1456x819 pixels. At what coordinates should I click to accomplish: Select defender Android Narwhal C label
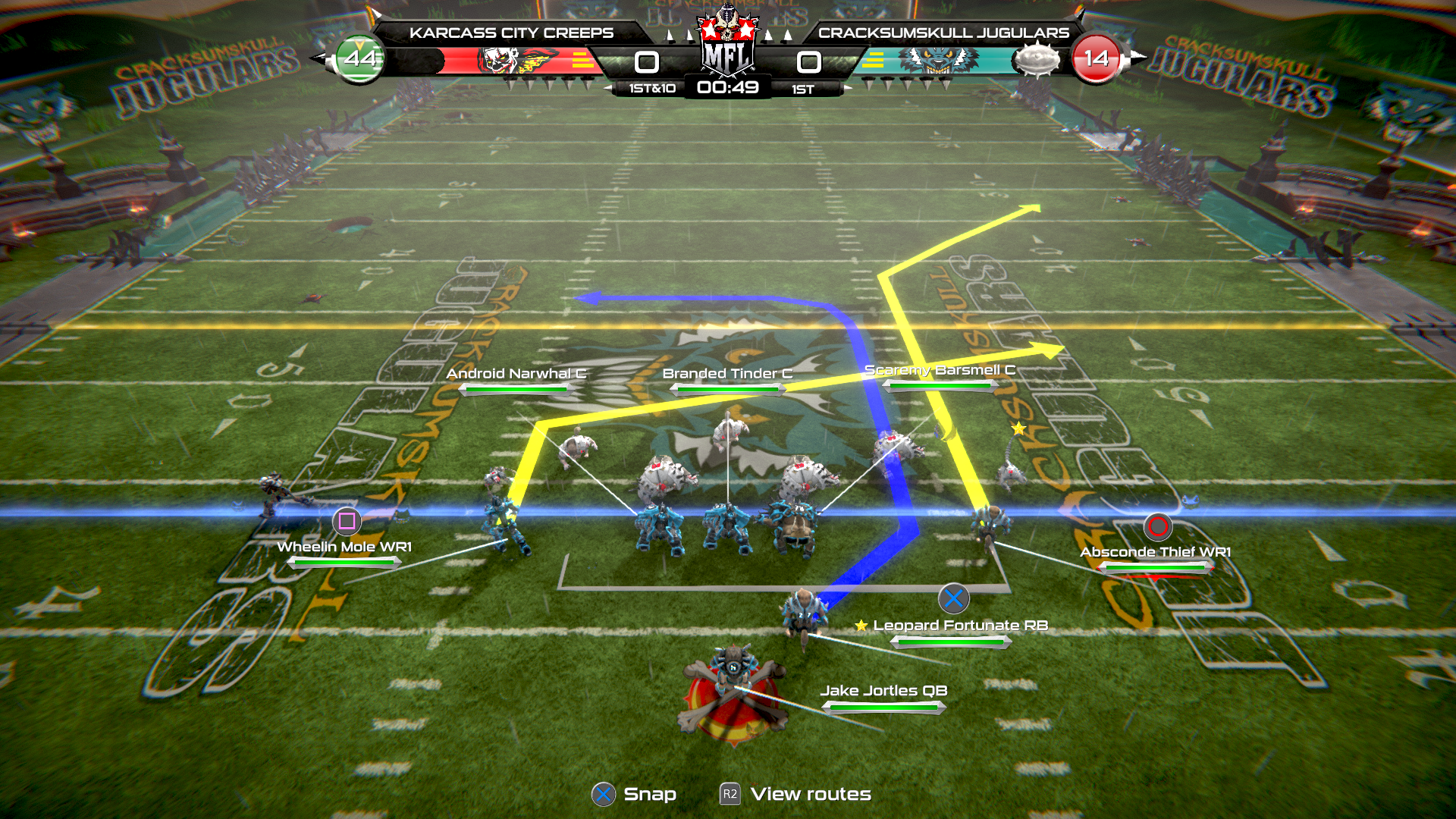[516, 374]
